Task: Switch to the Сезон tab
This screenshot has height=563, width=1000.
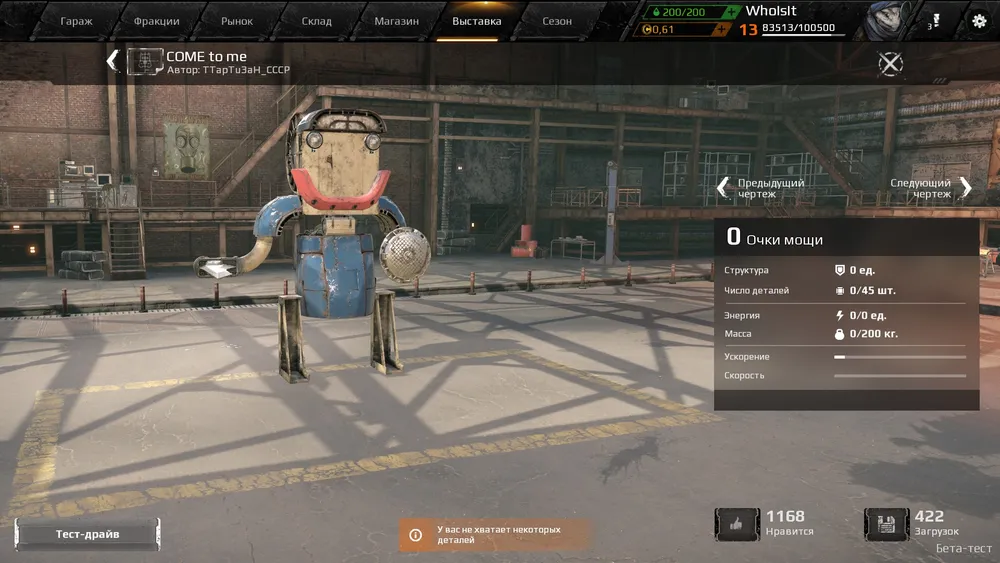Action: coord(557,21)
